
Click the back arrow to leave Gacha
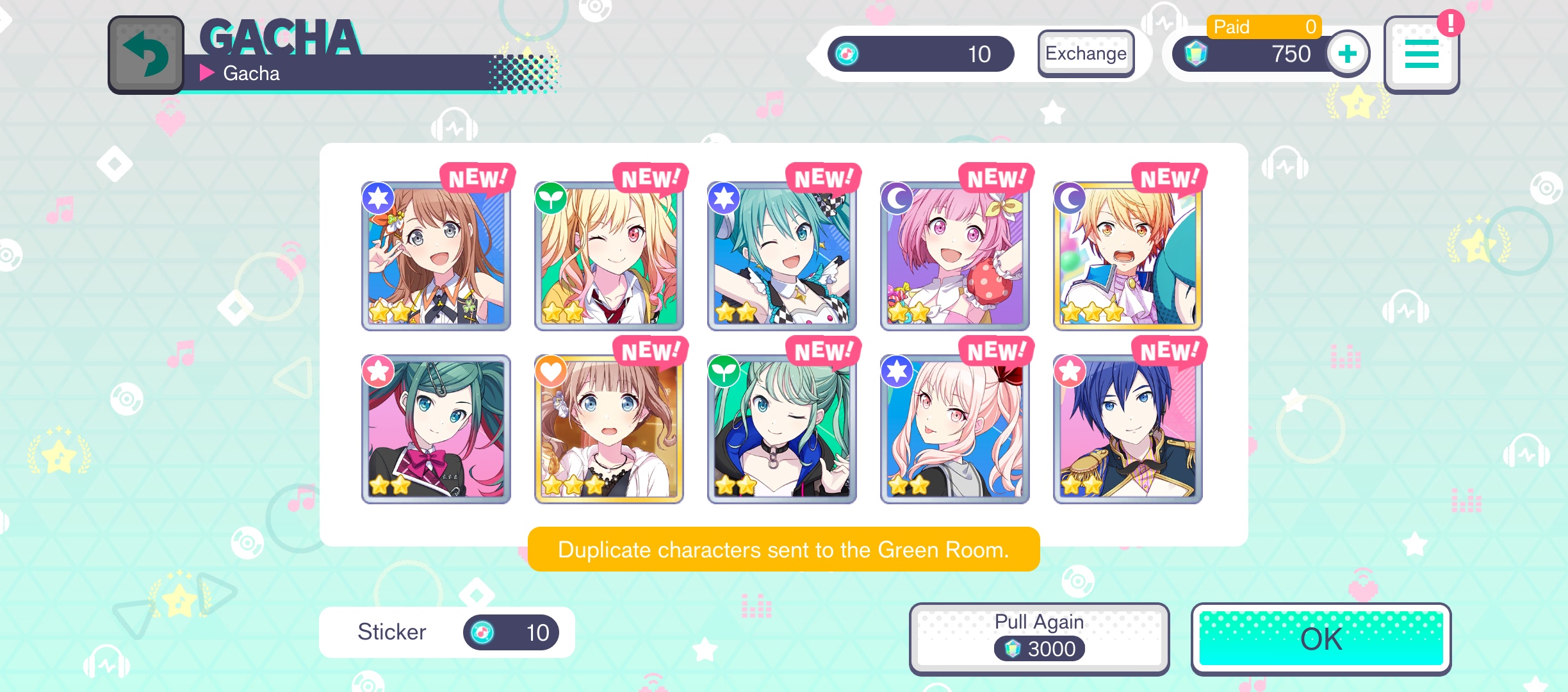point(146,54)
